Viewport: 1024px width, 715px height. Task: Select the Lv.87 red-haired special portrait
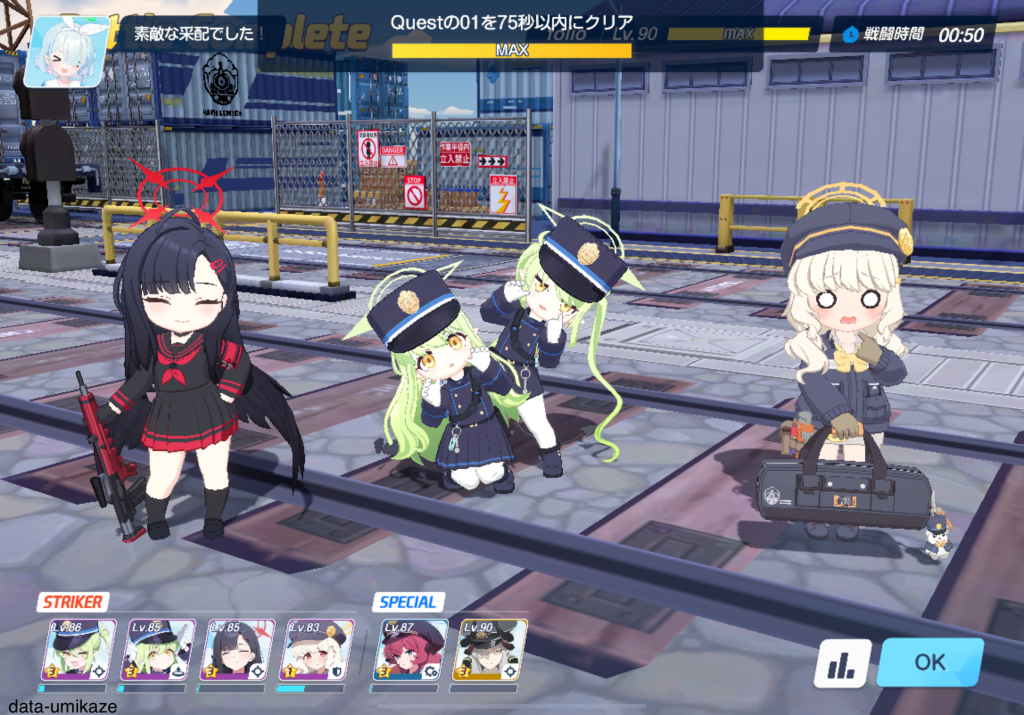[x=411, y=651]
